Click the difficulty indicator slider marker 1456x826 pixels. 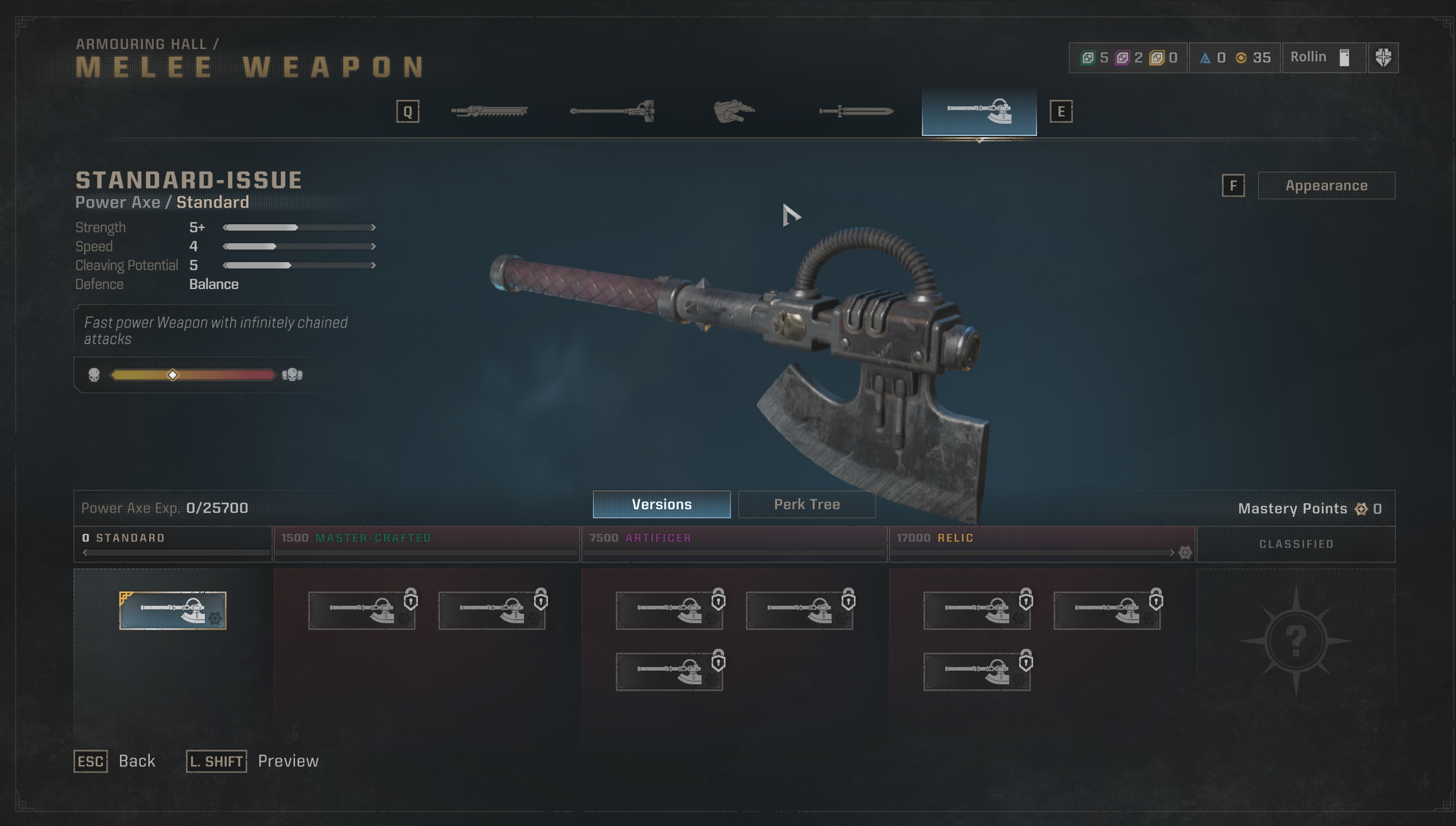[x=173, y=375]
